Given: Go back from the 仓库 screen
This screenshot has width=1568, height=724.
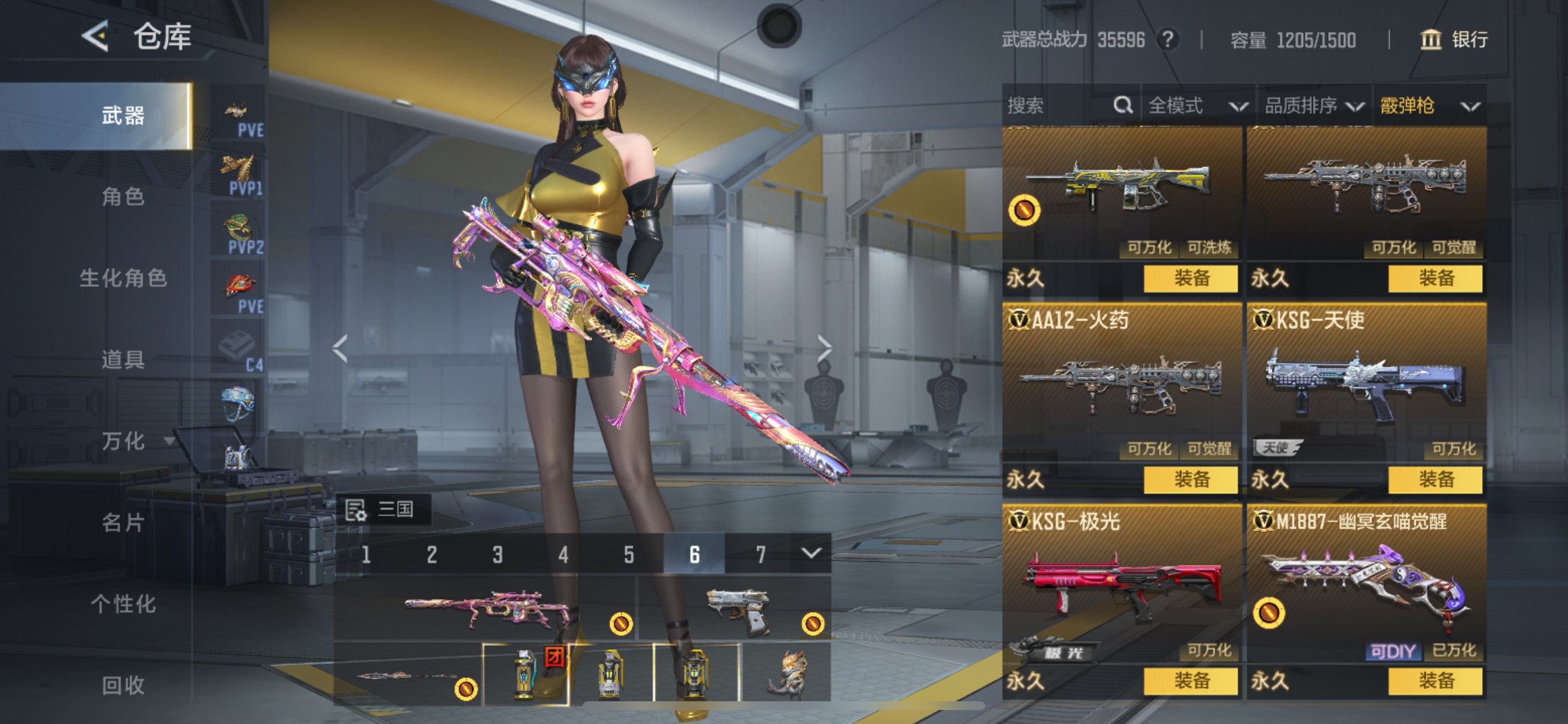Looking at the screenshot, I should click(95, 37).
